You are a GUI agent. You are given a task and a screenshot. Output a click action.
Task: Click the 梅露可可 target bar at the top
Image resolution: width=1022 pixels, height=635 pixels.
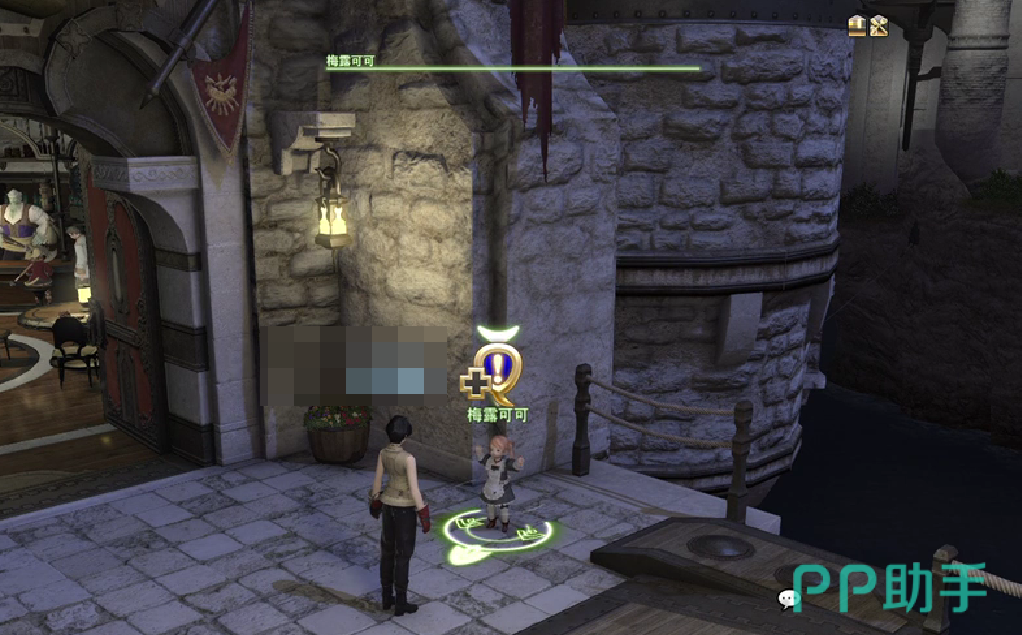tap(512, 67)
